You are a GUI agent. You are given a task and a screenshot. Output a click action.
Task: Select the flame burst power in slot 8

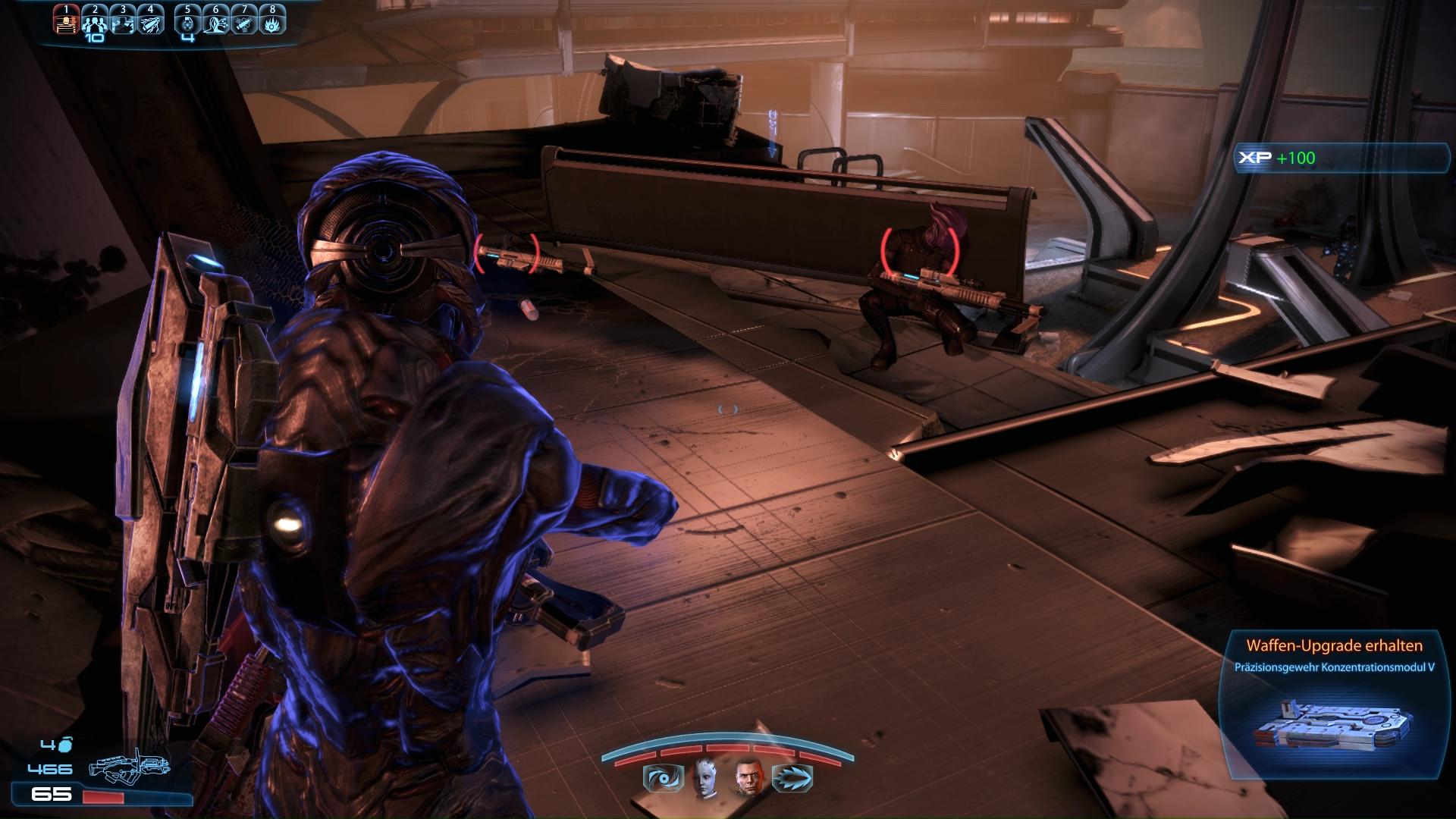pyautogui.click(x=272, y=22)
